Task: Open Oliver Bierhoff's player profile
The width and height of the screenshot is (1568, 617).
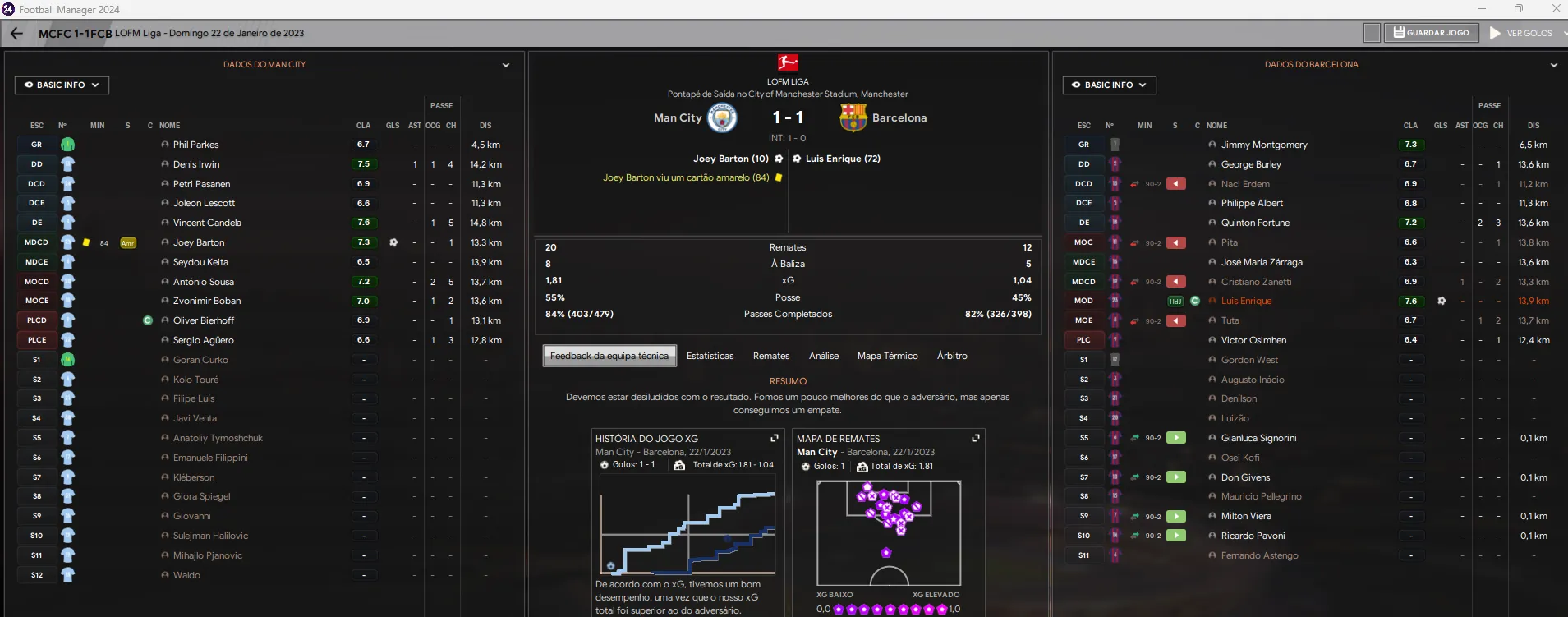Action: (x=204, y=320)
